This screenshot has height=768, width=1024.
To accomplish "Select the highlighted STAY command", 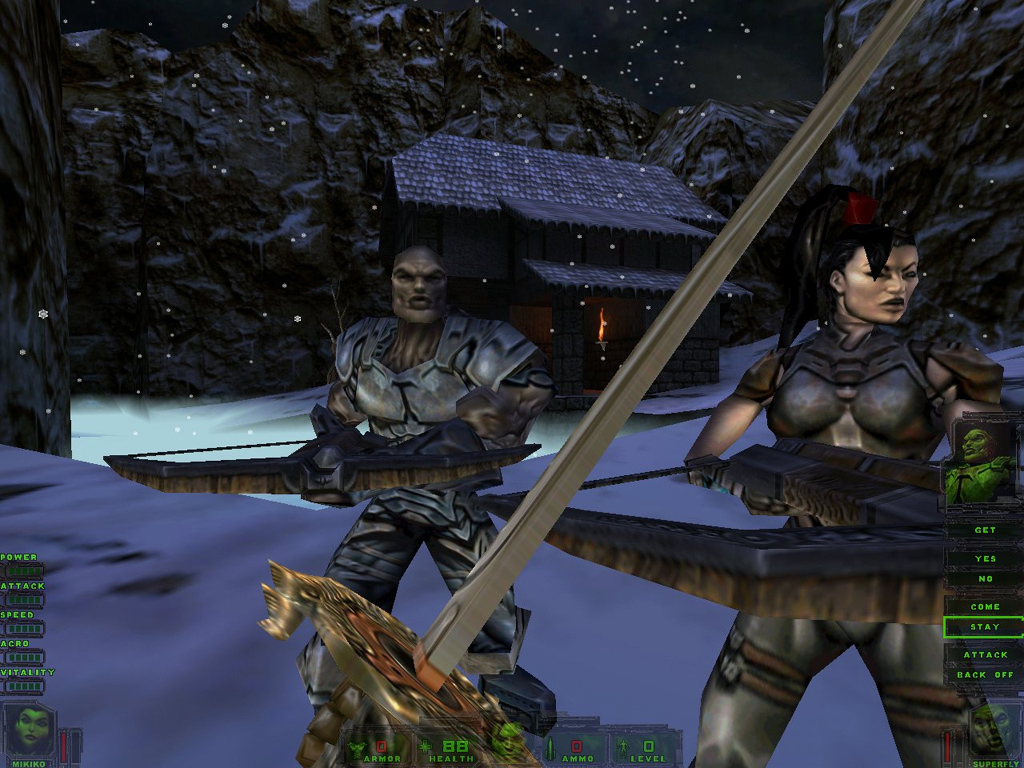I will pyautogui.click(x=984, y=627).
